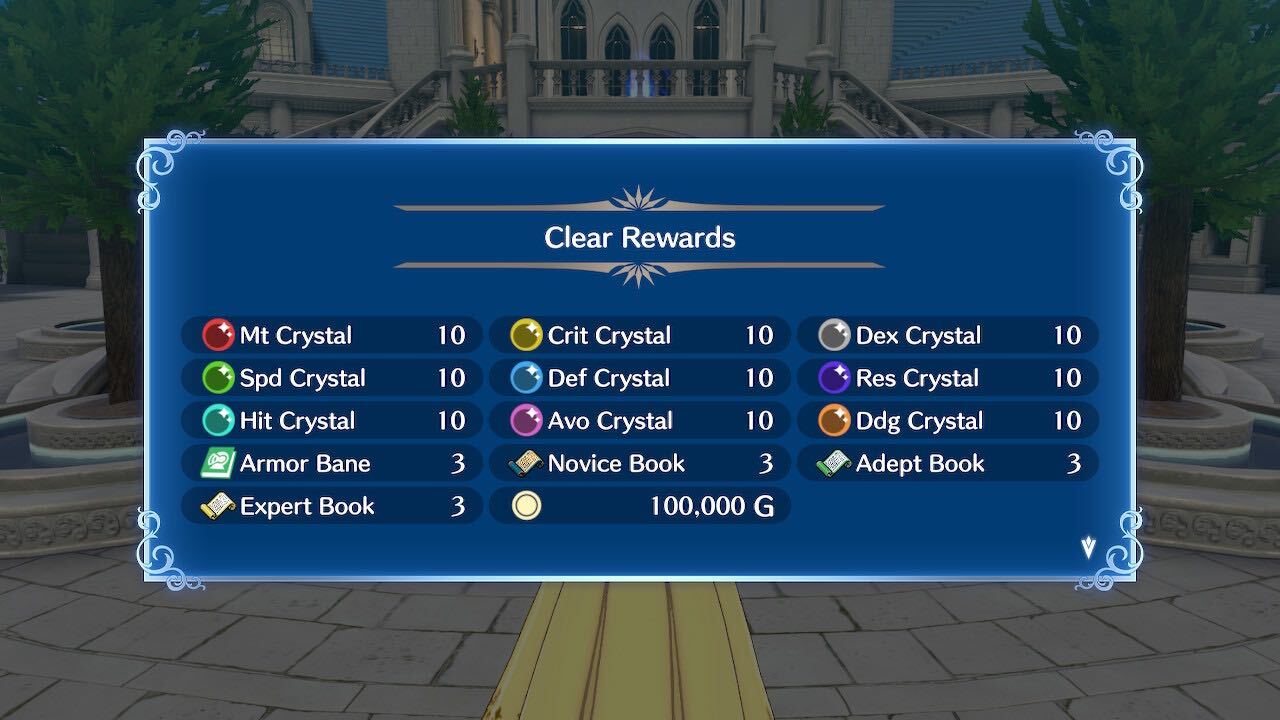Select the 100,000 G reward entry

point(640,506)
